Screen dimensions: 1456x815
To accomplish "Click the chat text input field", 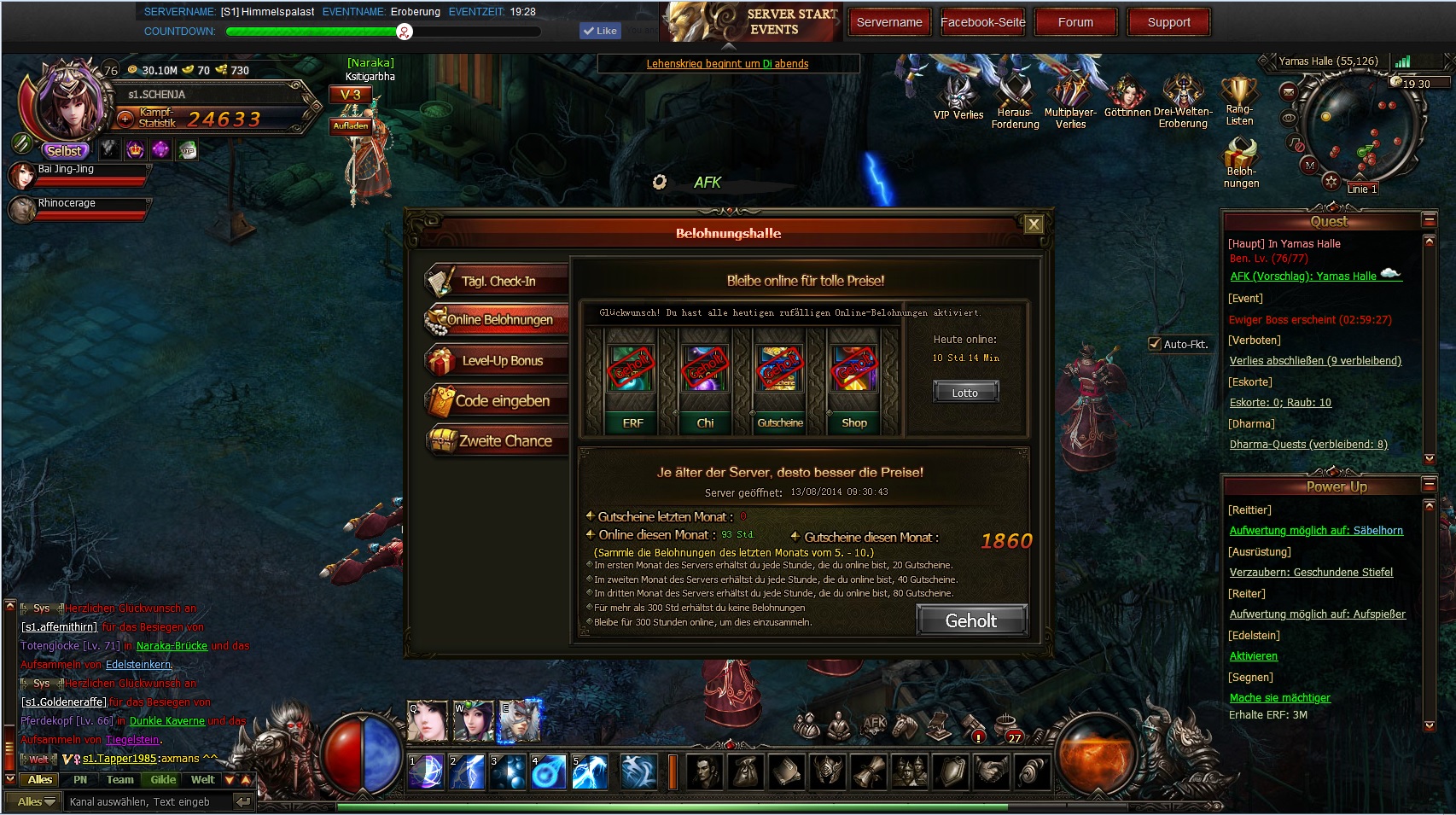I will point(145,801).
